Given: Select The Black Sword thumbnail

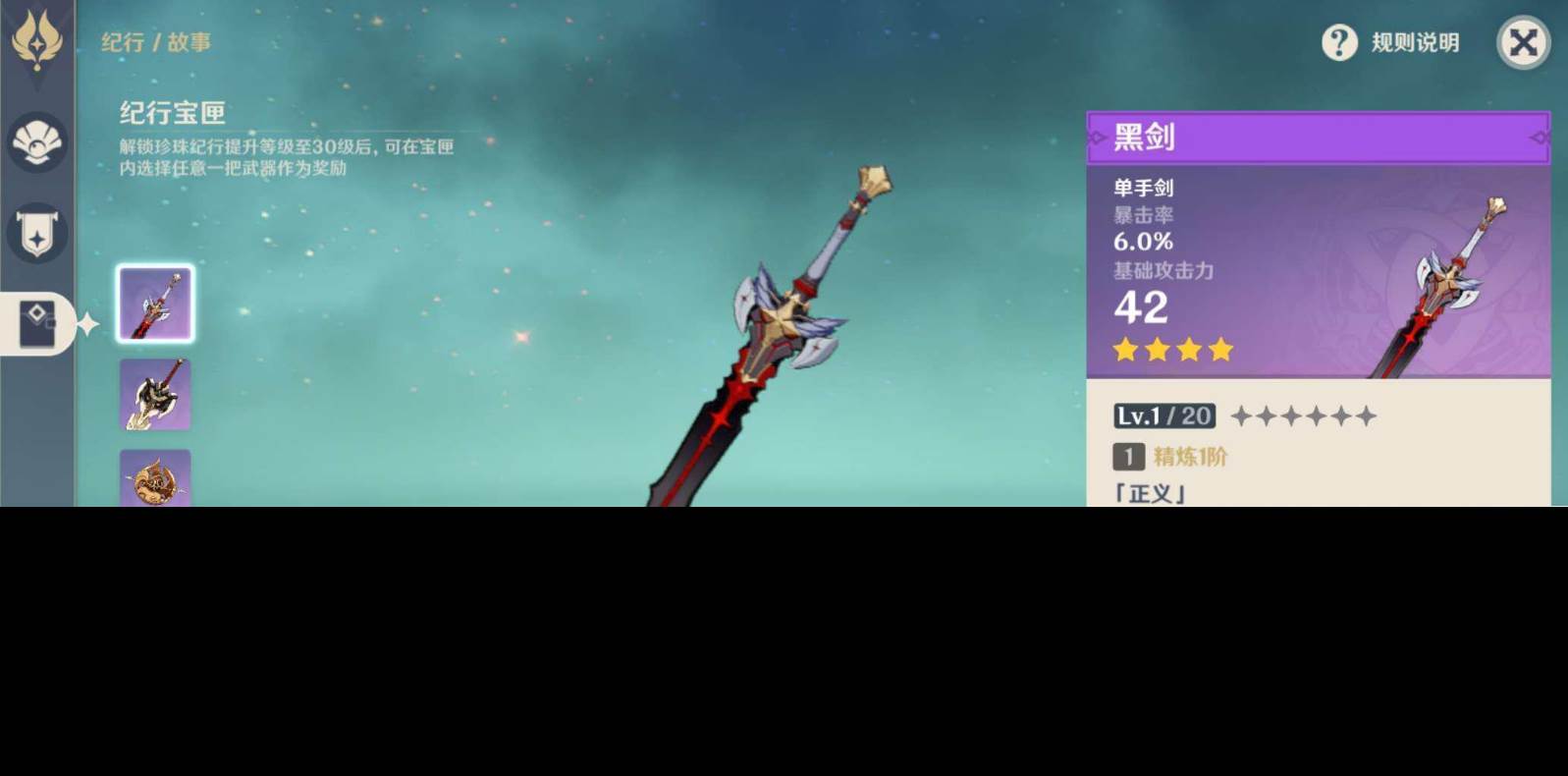Looking at the screenshot, I should pos(155,304).
